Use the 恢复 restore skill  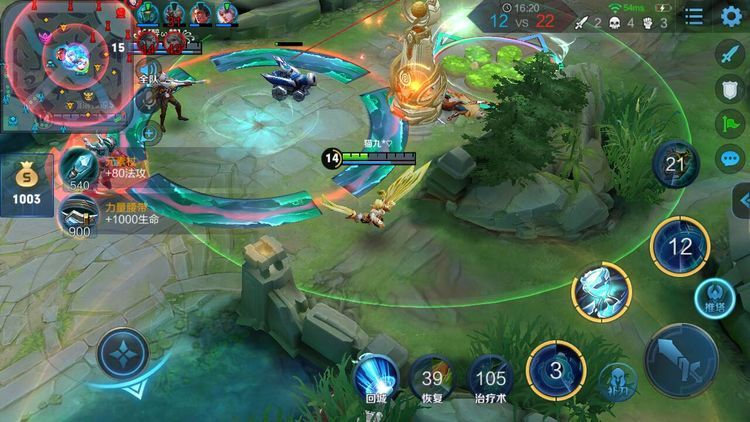coord(432,378)
